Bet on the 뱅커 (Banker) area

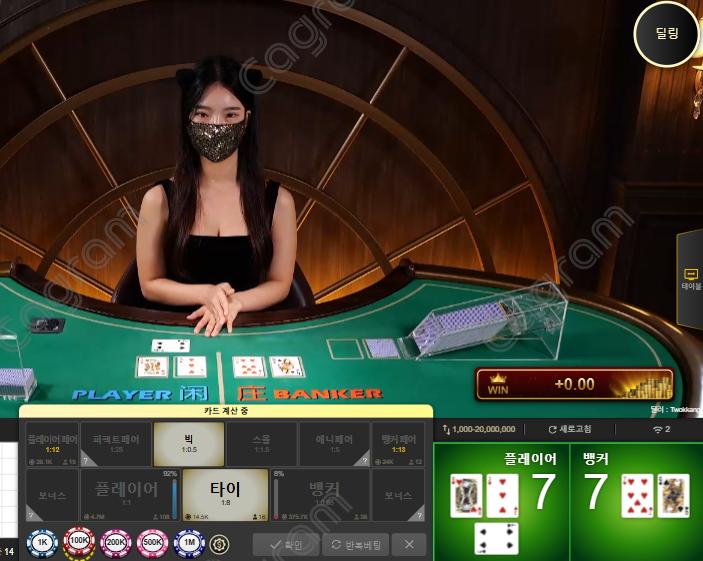pyautogui.click(x=322, y=493)
